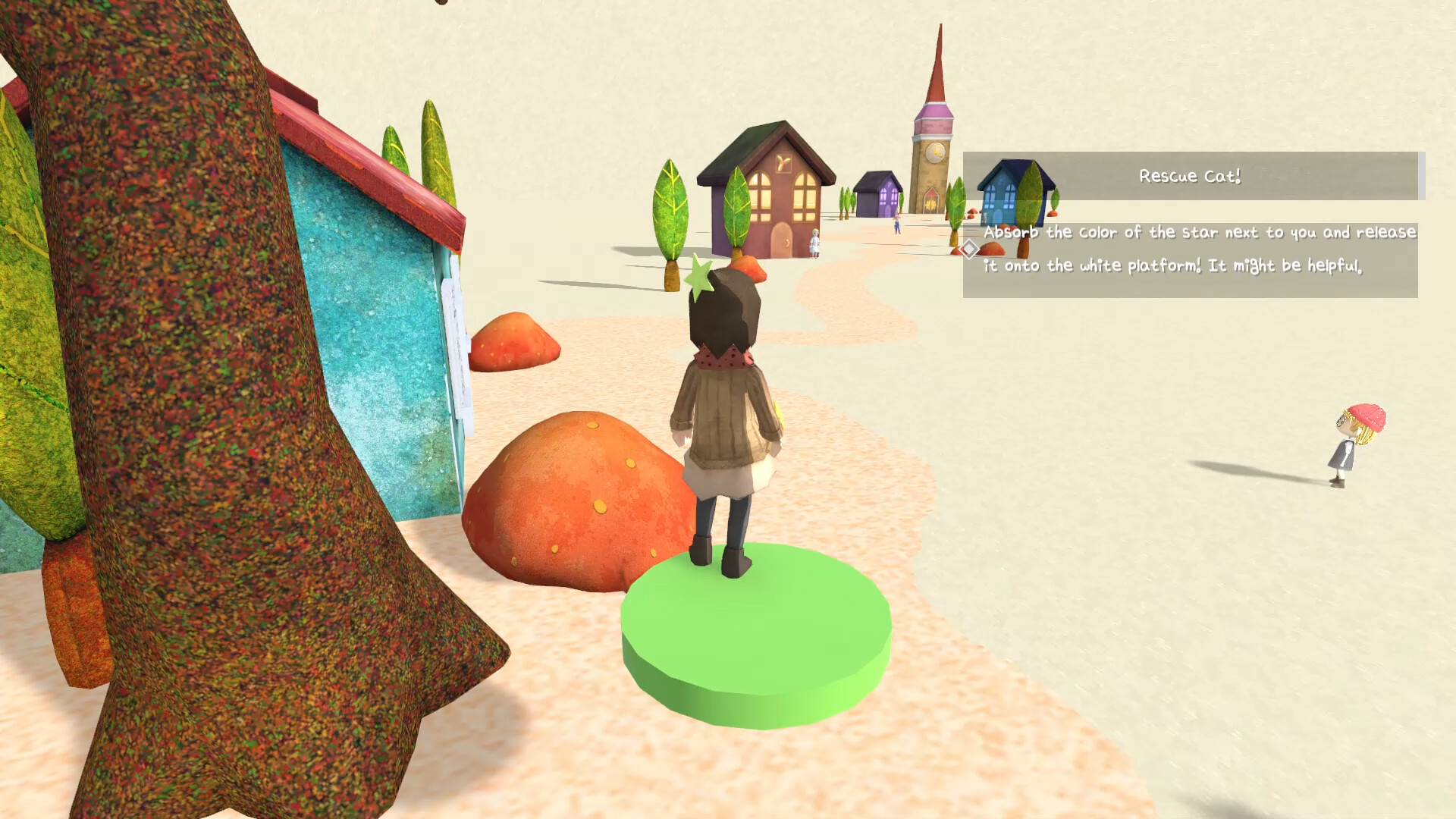Click the sprout emblem above the brown house door
1456x819 pixels.
pyautogui.click(x=783, y=161)
